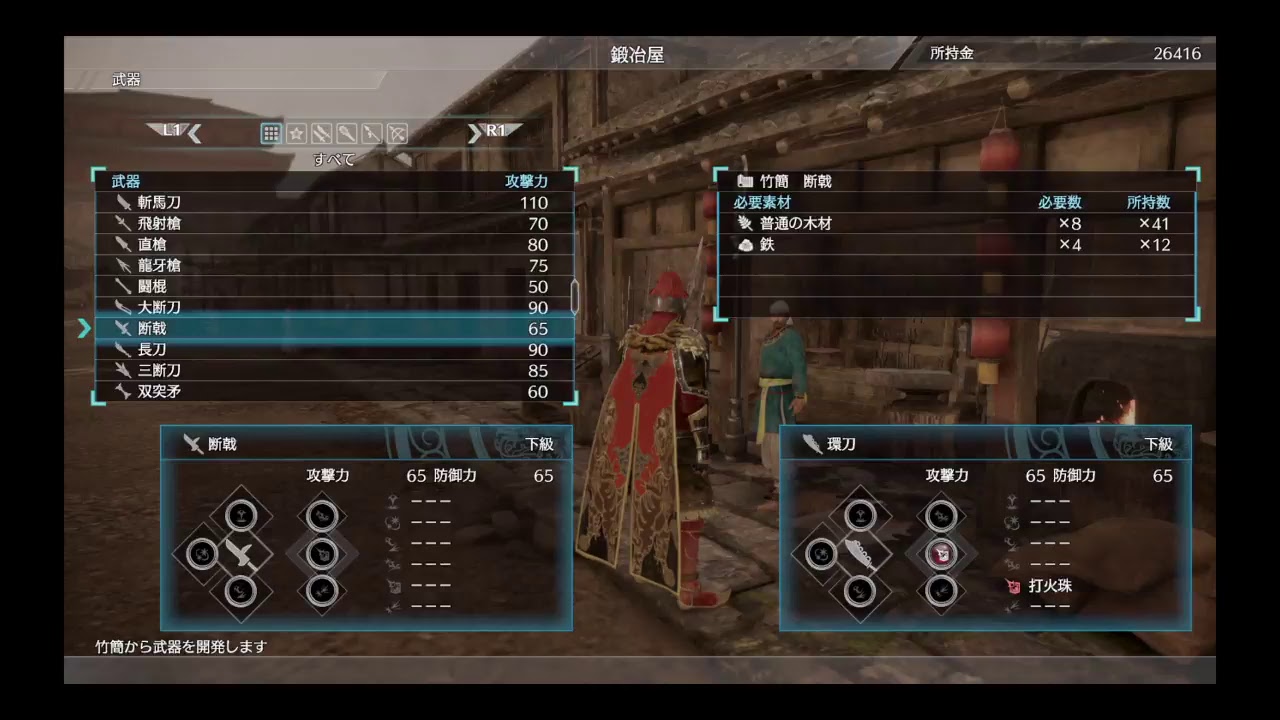Switch to previous filter tab via L1 arrow

[x=192, y=132]
